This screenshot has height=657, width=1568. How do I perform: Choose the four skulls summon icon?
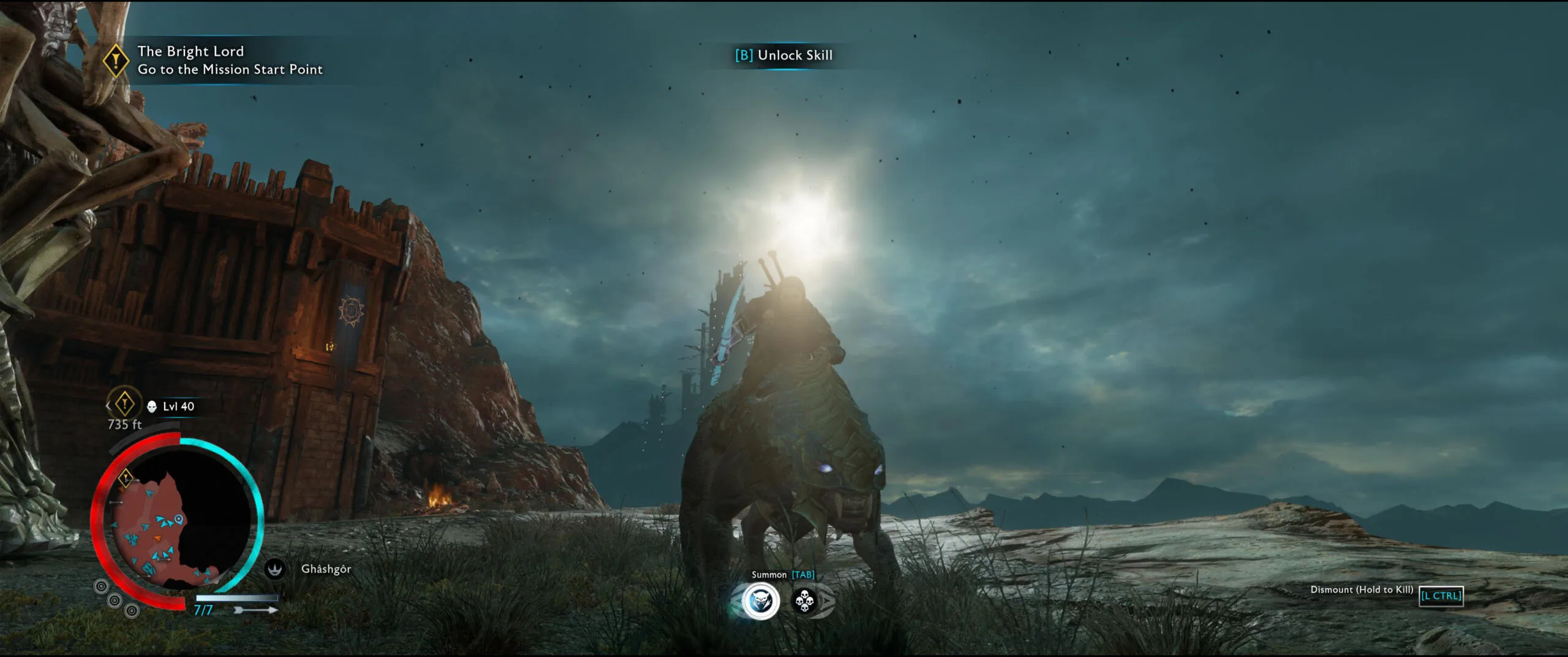804,601
